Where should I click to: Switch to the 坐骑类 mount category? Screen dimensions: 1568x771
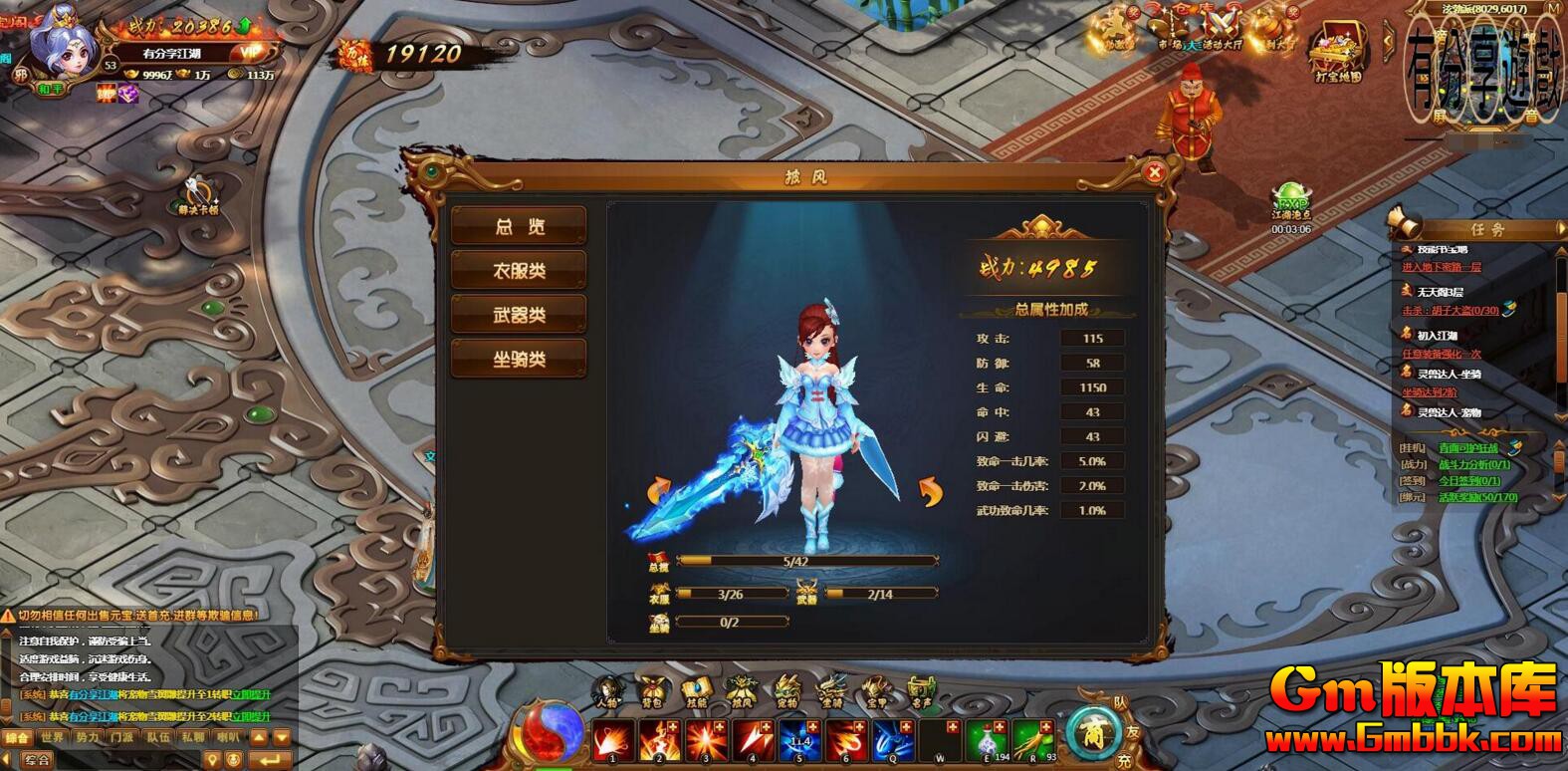[x=519, y=357]
